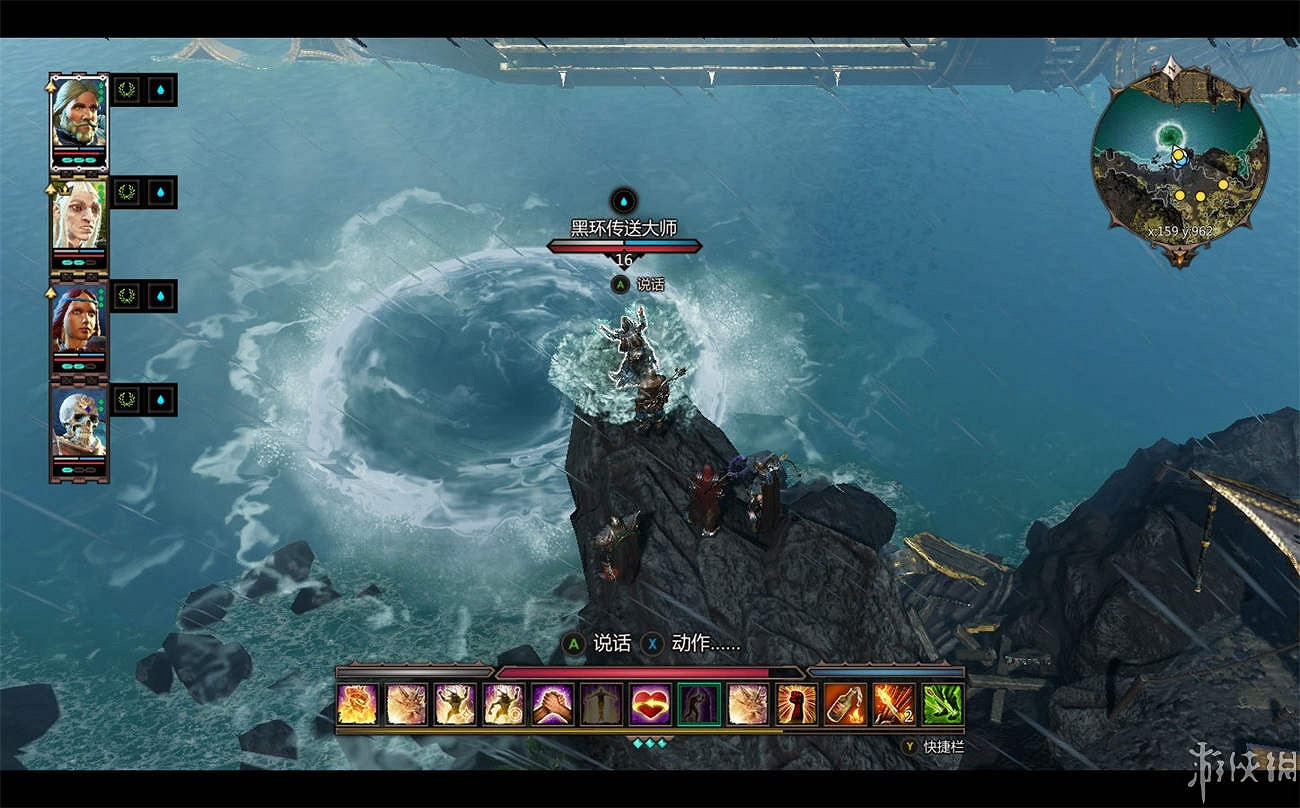This screenshot has width=1300, height=808.
Task: Click the skeleton's water drop status icon
Action: pos(162,400)
